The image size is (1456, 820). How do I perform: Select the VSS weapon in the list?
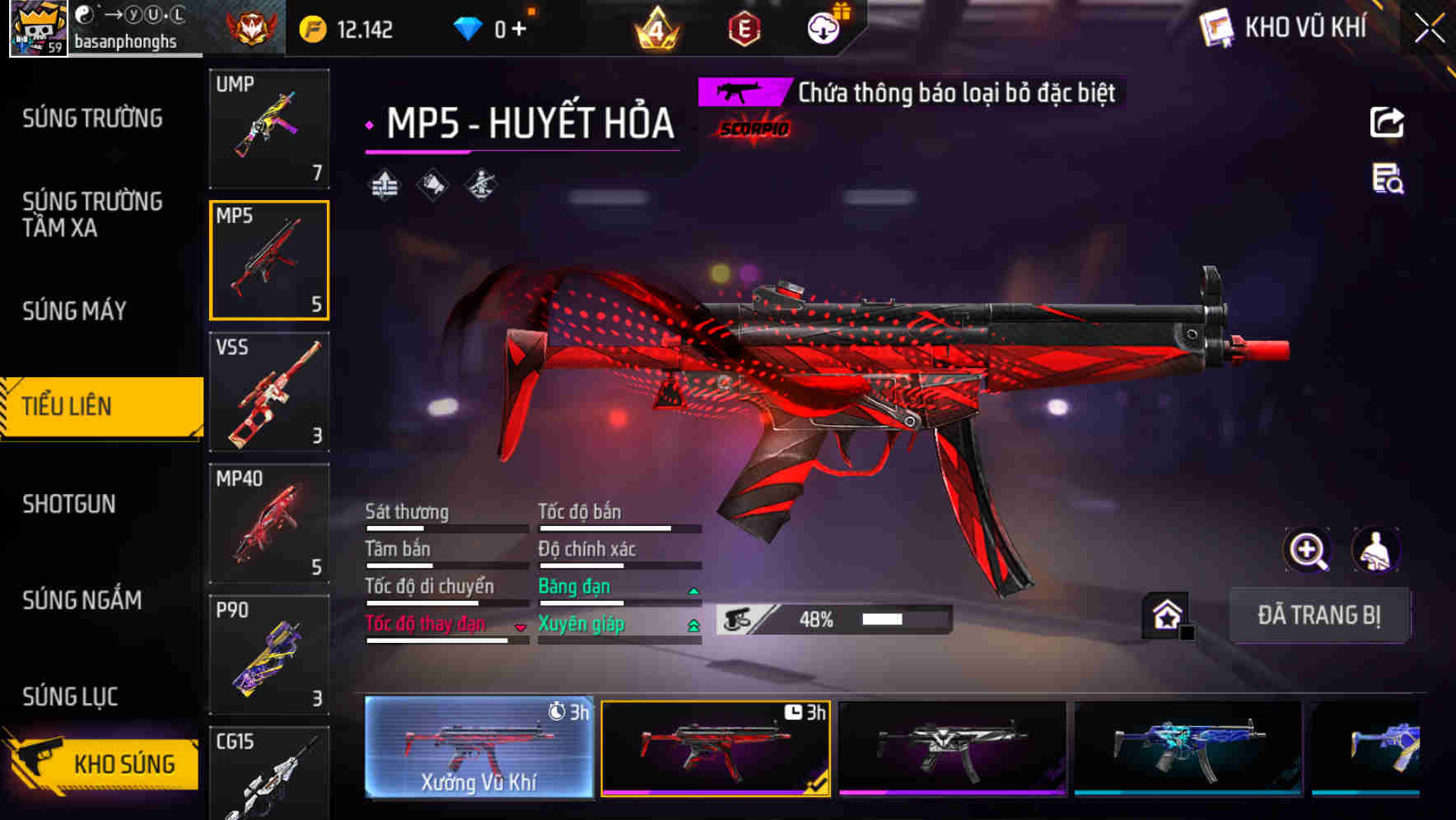click(268, 393)
